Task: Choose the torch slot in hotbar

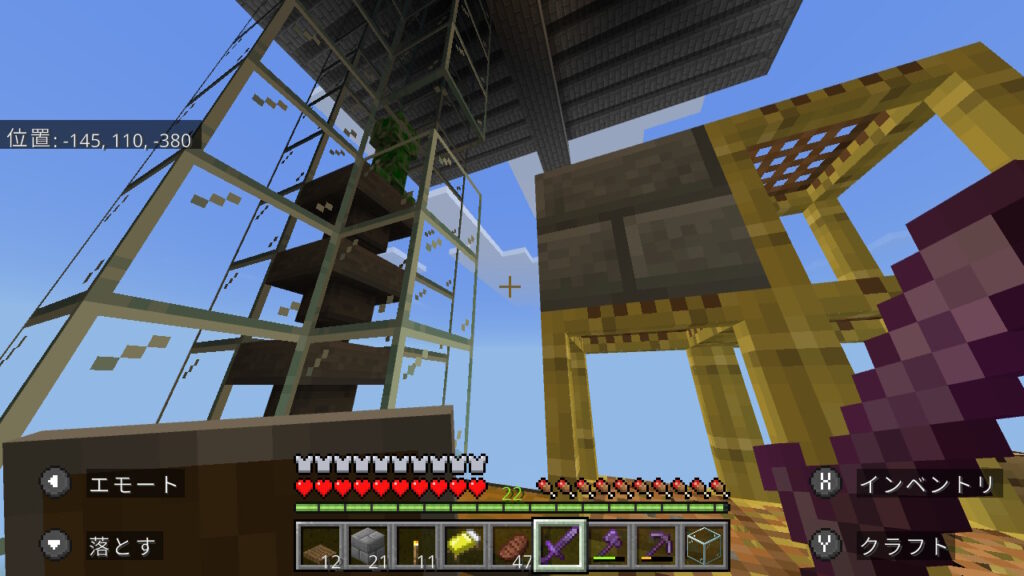Action: [x=414, y=545]
